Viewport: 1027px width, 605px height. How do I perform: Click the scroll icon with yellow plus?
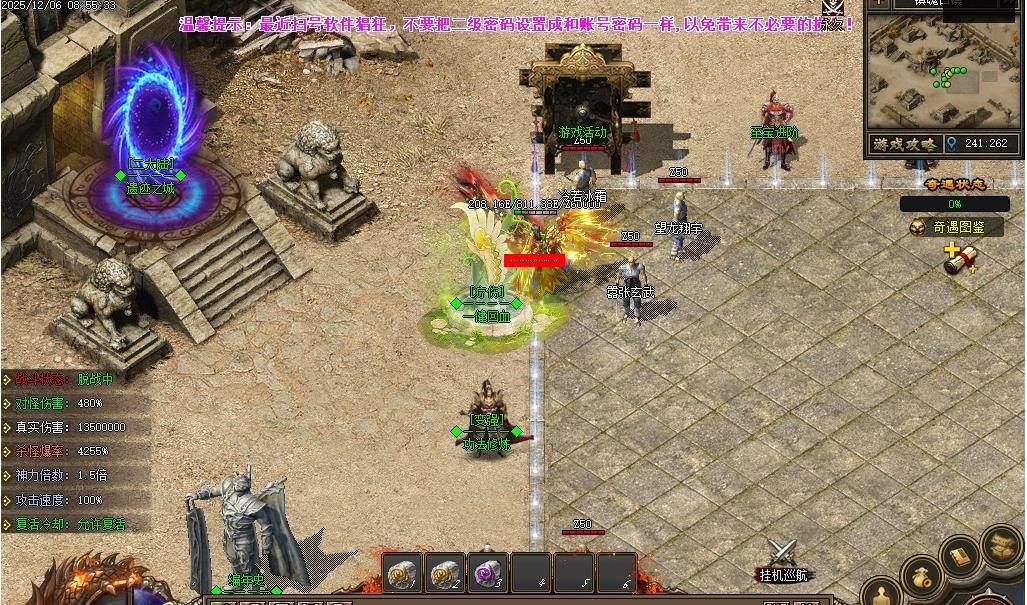(x=960, y=258)
